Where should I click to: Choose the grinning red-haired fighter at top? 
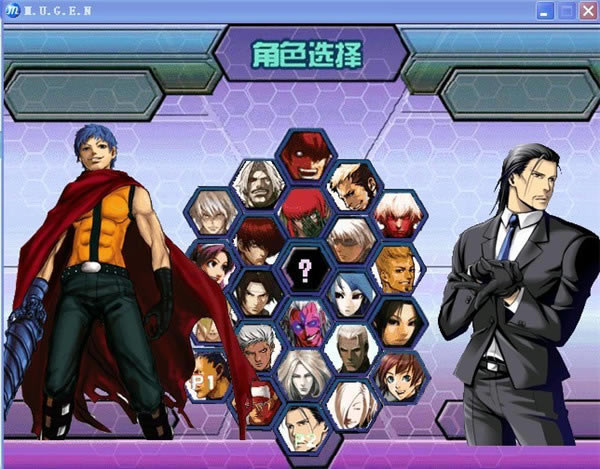tap(303, 155)
